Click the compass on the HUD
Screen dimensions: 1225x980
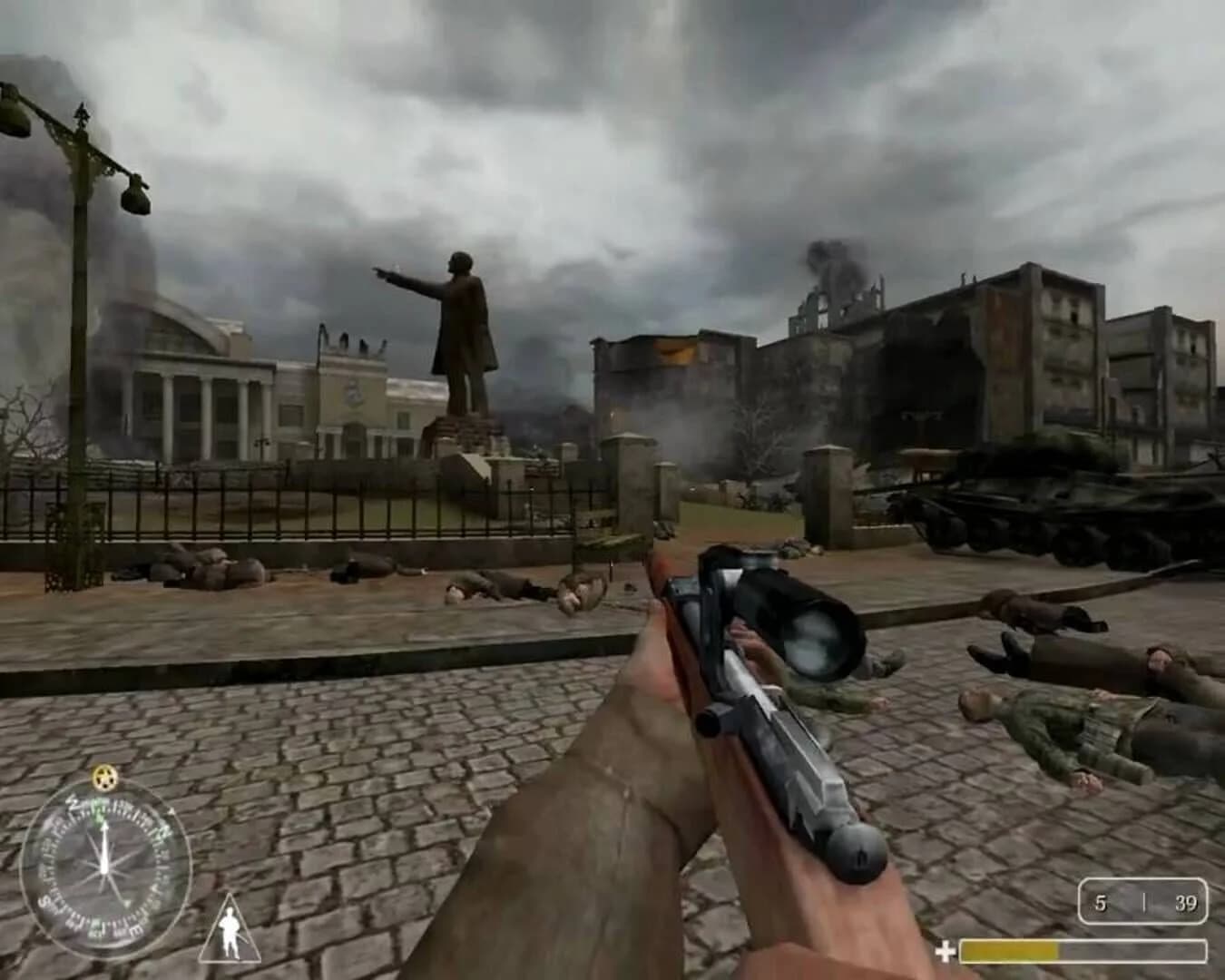(104, 867)
